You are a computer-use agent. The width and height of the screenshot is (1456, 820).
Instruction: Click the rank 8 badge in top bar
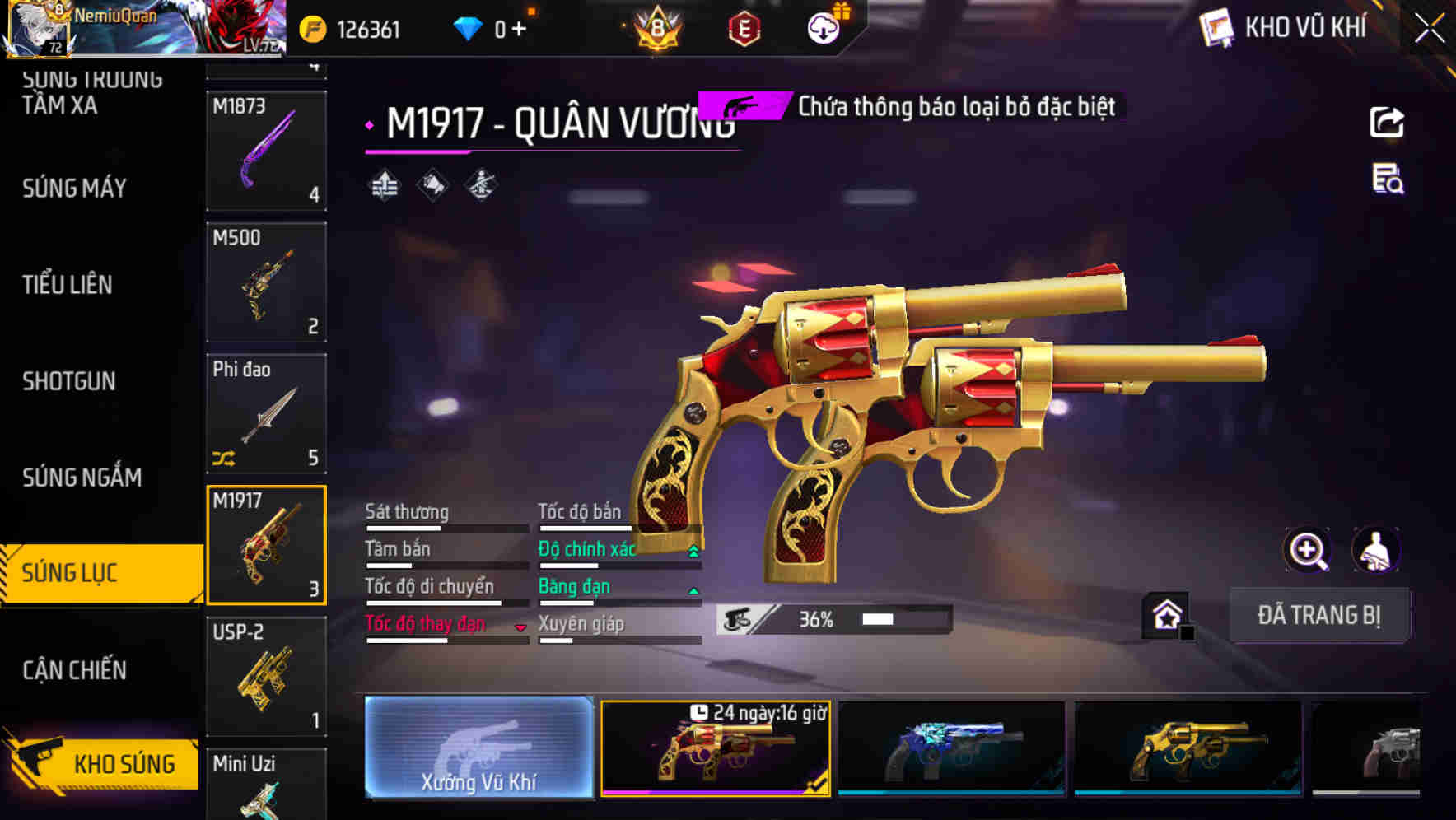click(656, 26)
